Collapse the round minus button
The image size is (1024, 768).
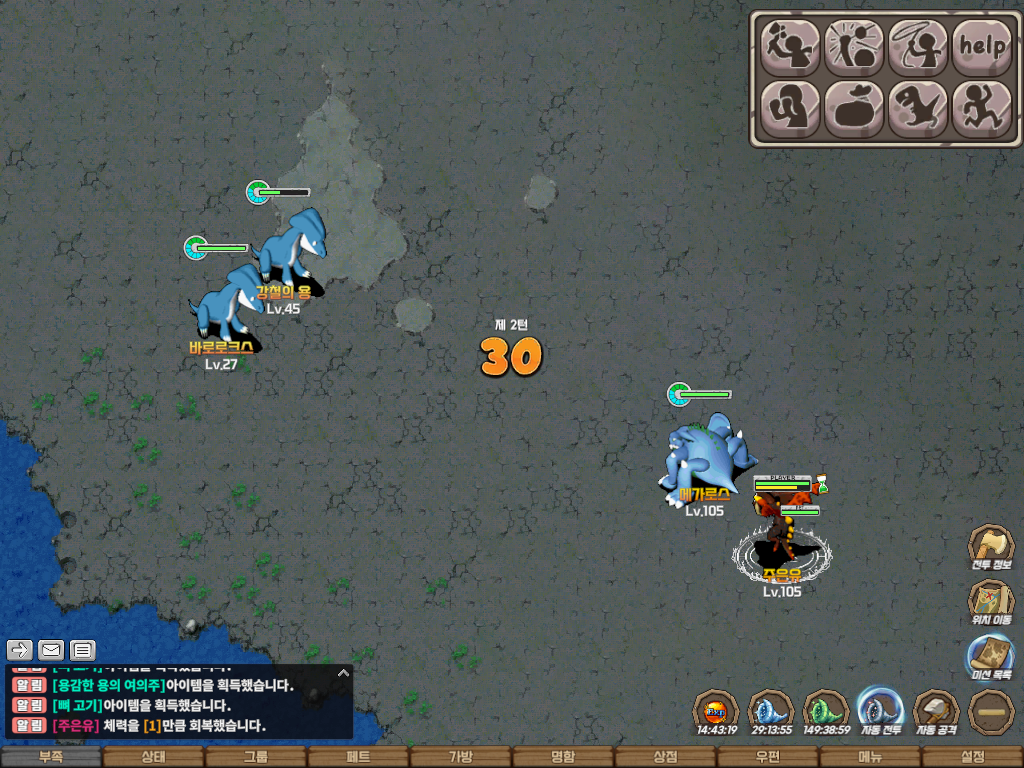pyautogui.click(x=991, y=712)
